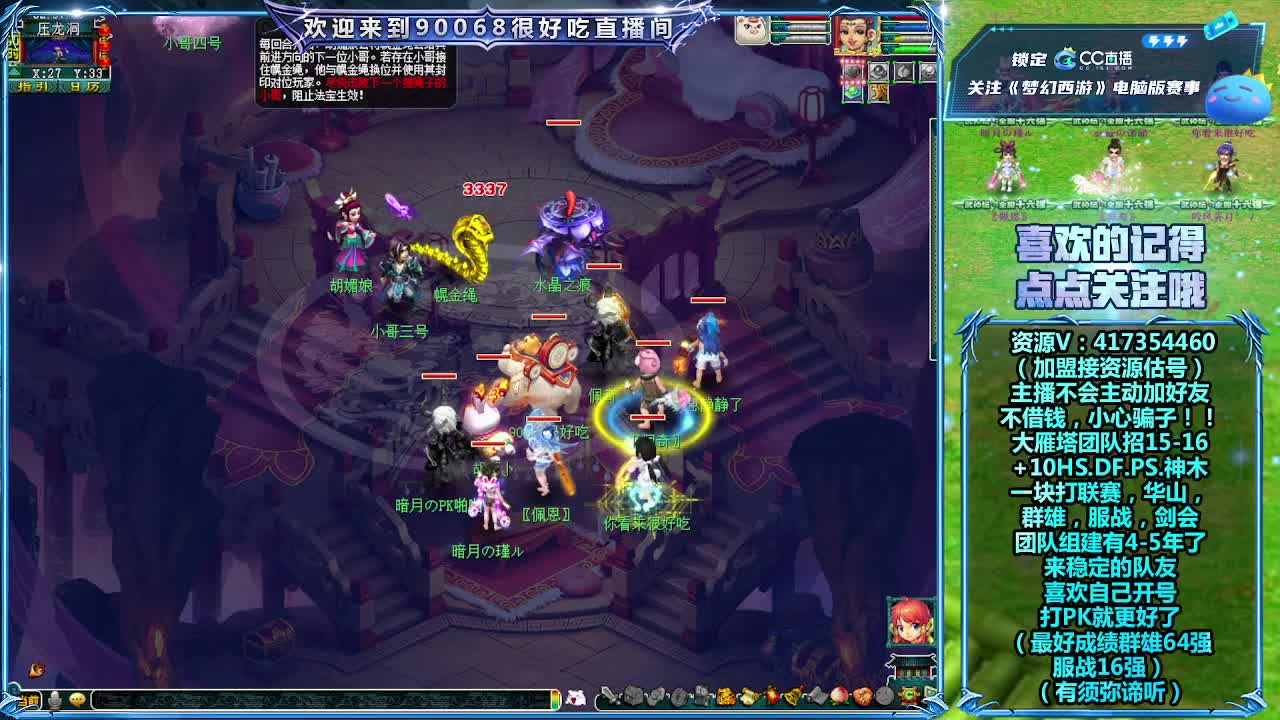Screen dimensions: 1280x720
Task: Click the green halo consumable icon under the portrait
Action: [853, 91]
